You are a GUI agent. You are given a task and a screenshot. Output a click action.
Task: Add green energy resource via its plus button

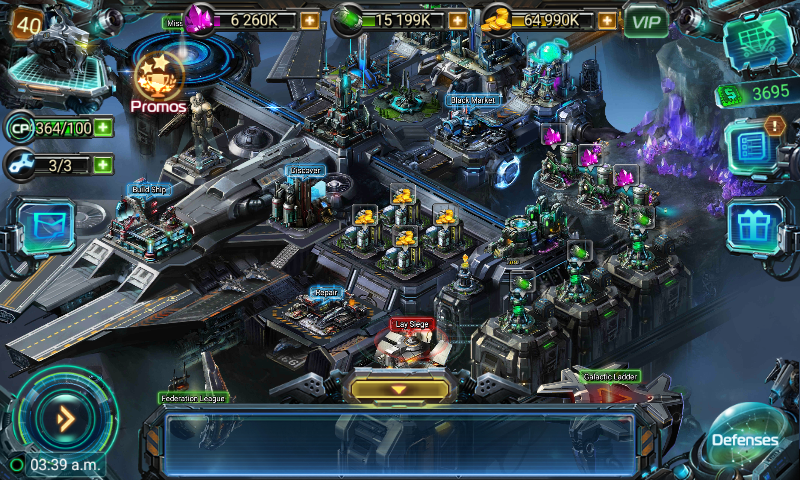pos(457,20)
